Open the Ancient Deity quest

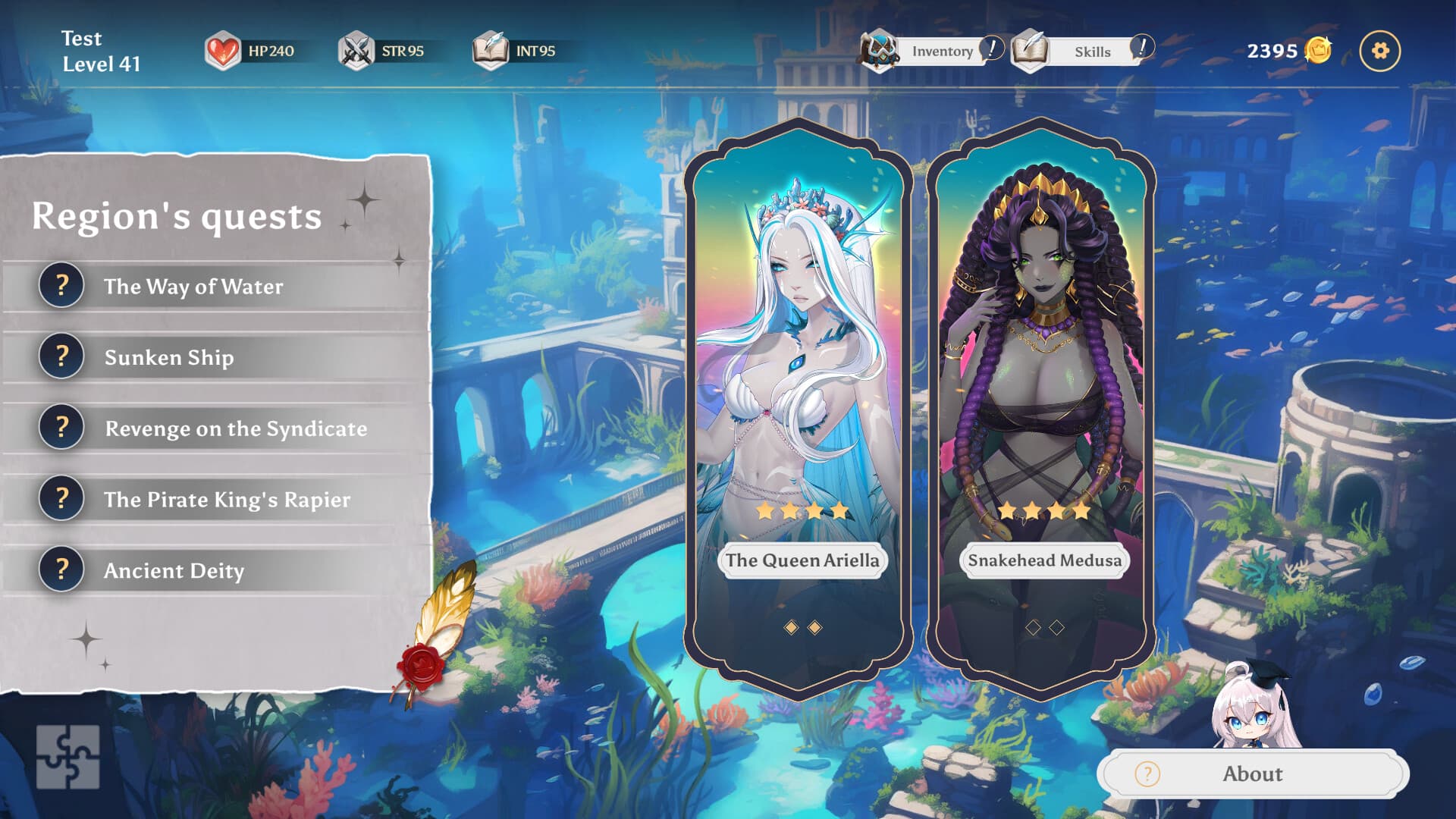click(174, 570)
